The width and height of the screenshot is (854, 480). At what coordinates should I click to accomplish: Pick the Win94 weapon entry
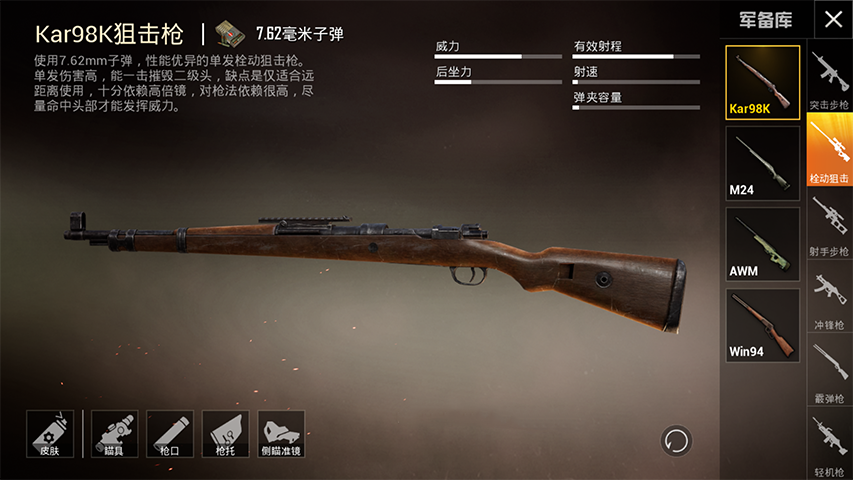(x=762, y=325)
